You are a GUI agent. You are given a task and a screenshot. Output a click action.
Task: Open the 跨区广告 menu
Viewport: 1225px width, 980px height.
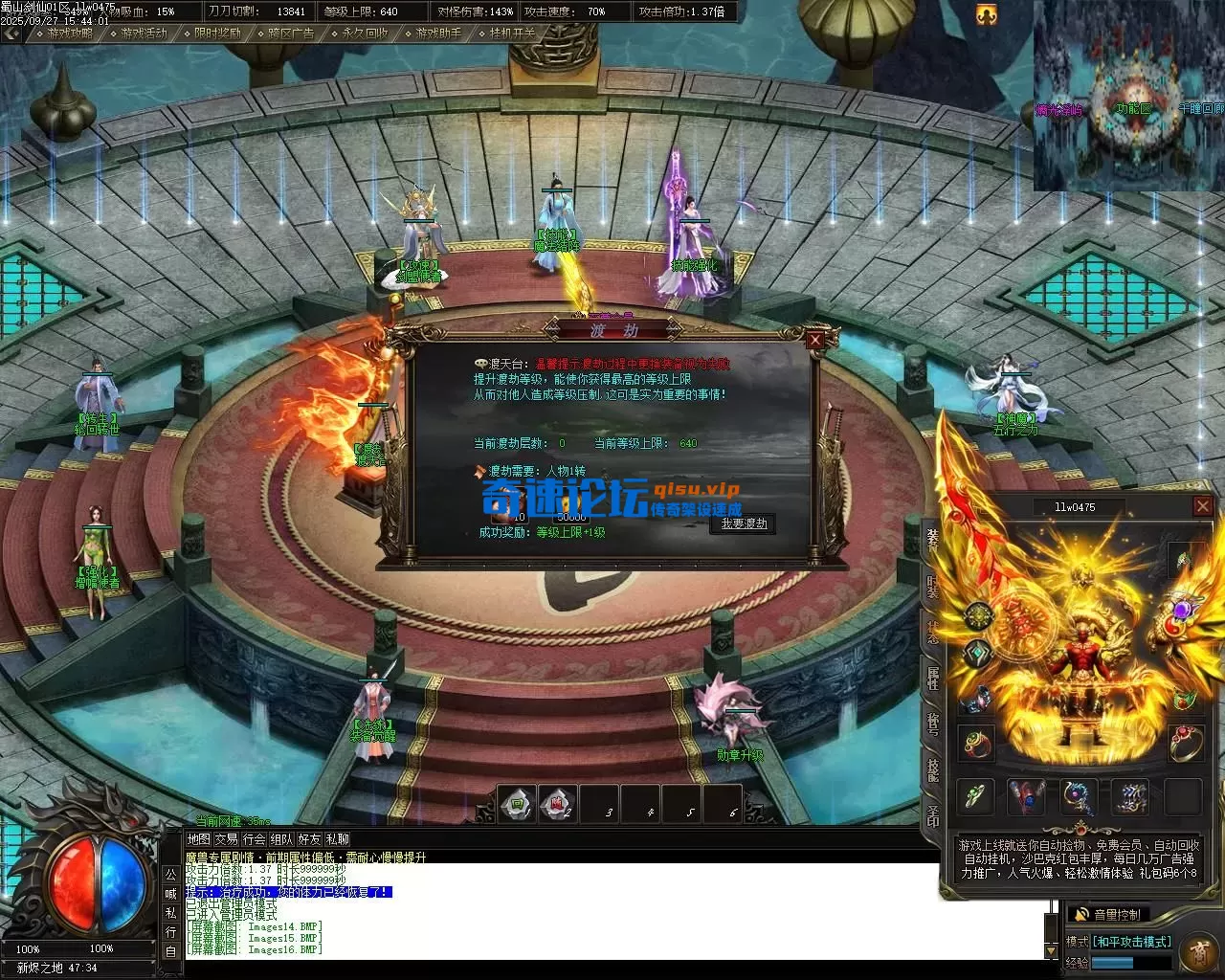(291, 33)
